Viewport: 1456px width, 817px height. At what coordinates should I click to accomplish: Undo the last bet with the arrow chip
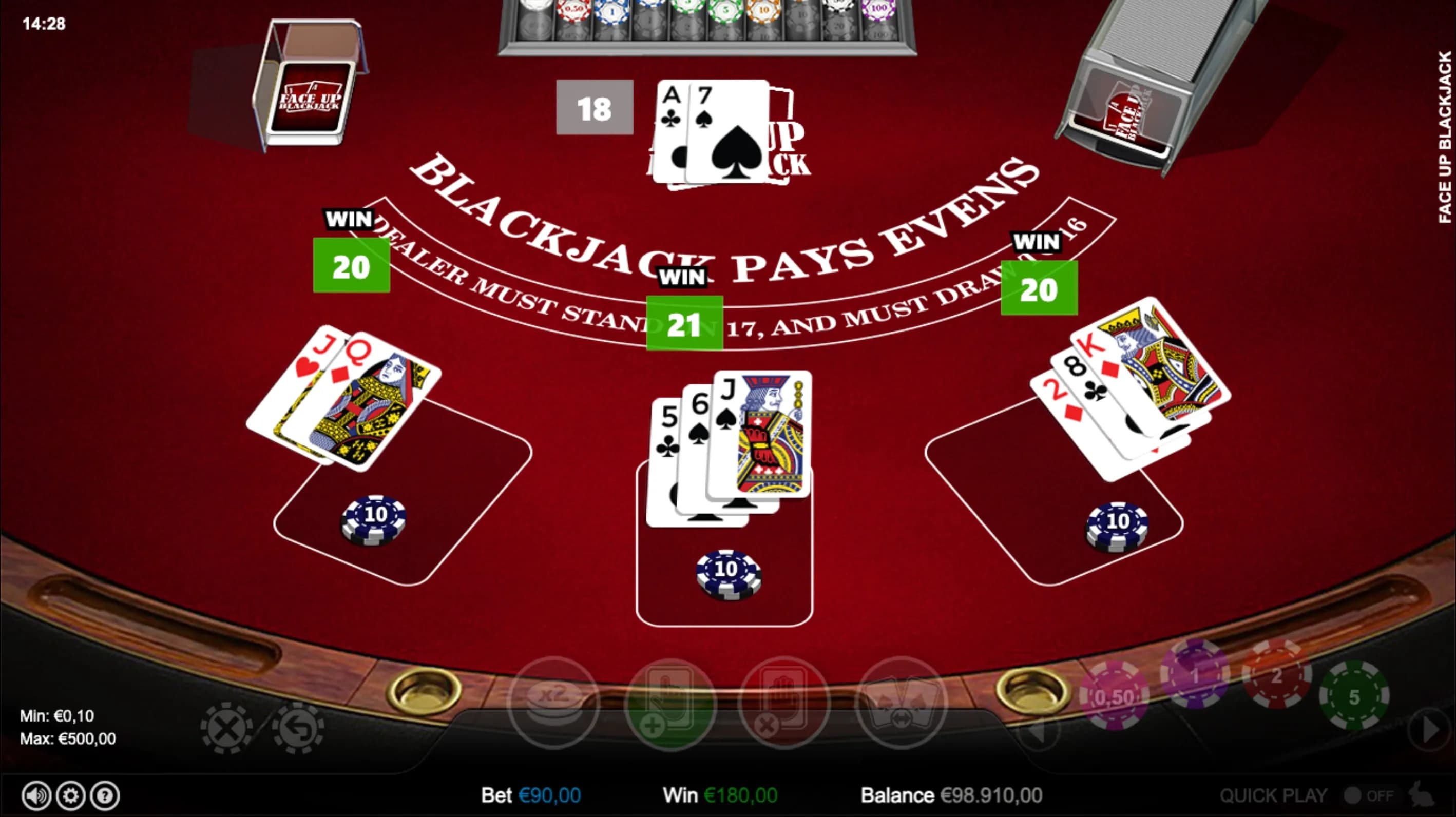(298, 728)
